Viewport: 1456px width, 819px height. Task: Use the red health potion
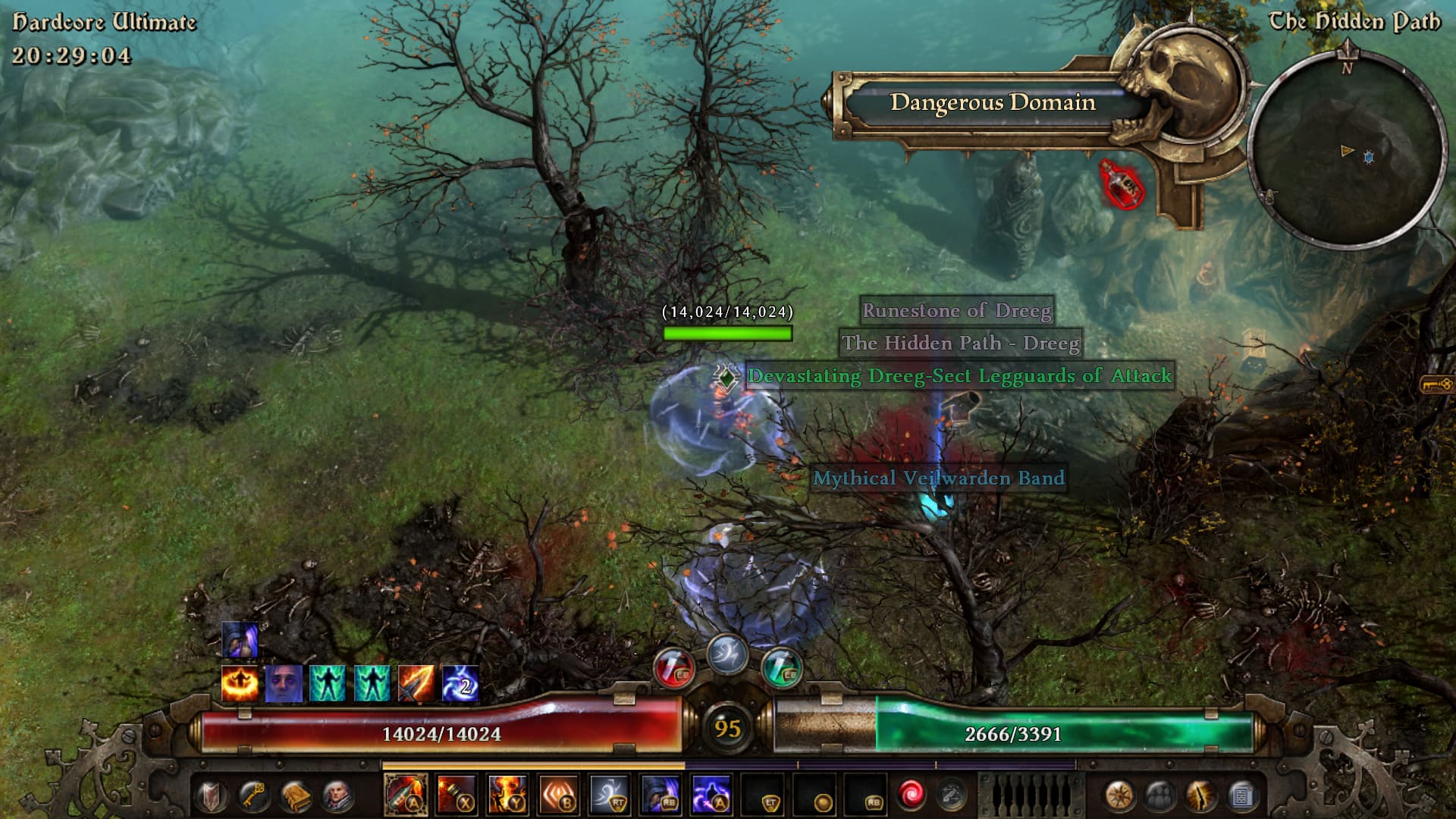point(674,669)
